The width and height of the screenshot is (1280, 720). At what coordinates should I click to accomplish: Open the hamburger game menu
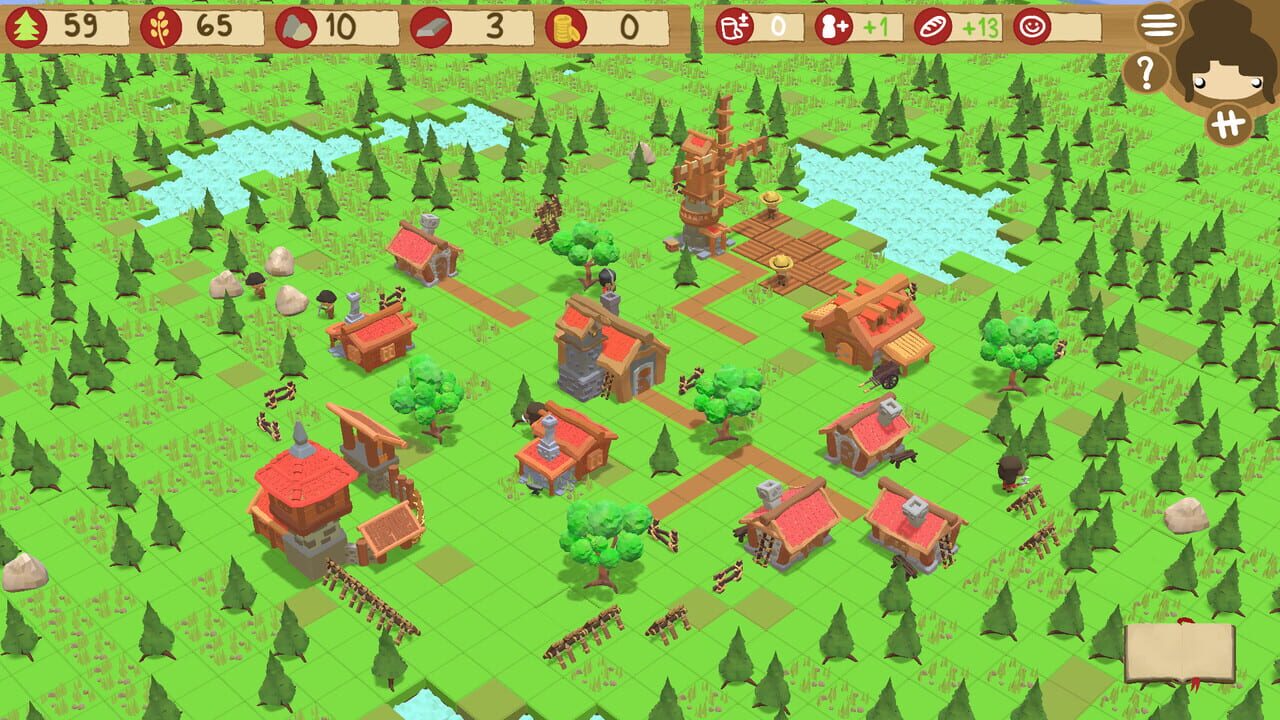click(1157, 24)
